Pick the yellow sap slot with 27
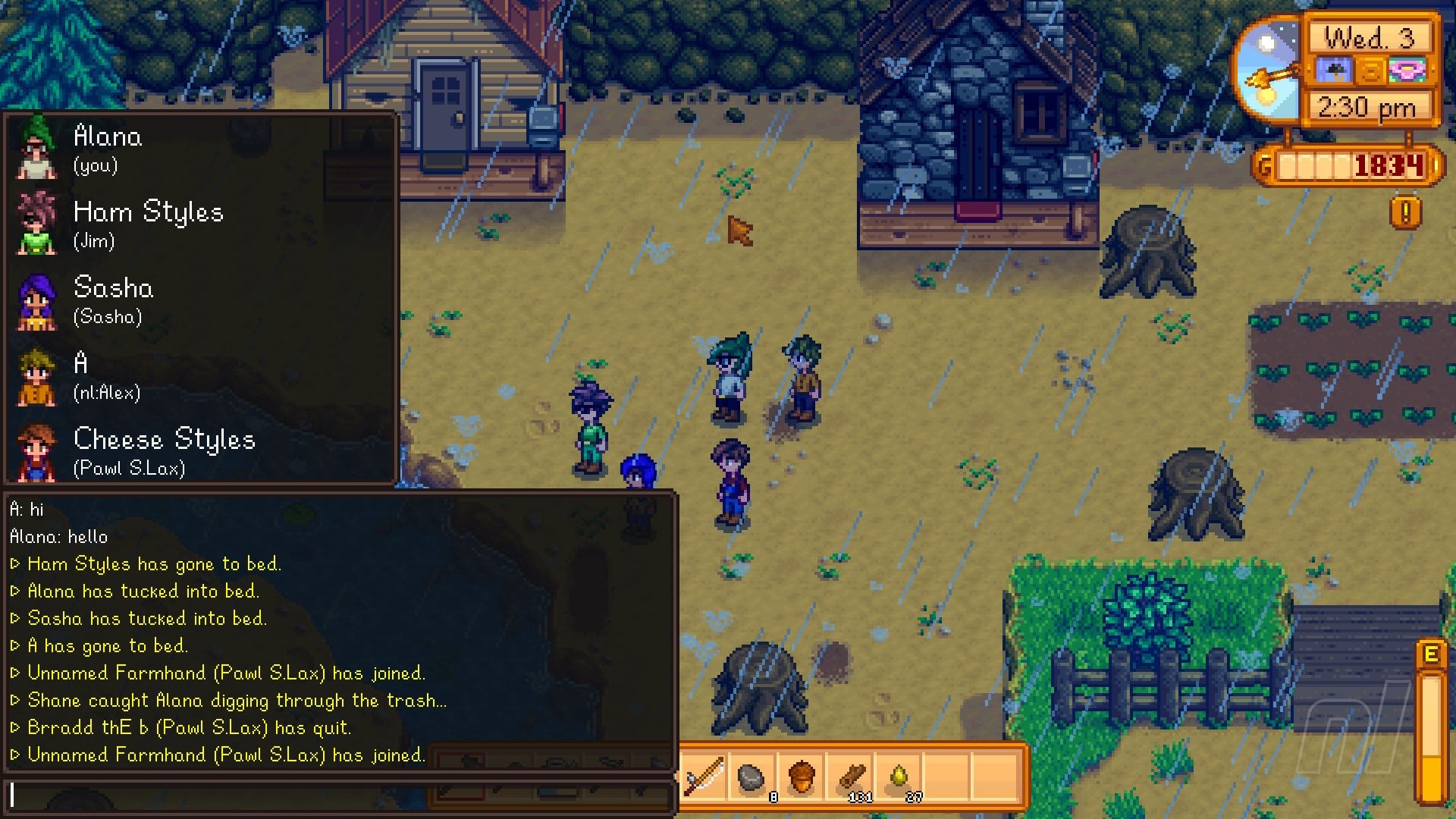This screenshot has width=1456, height=819. coord(899,777)
